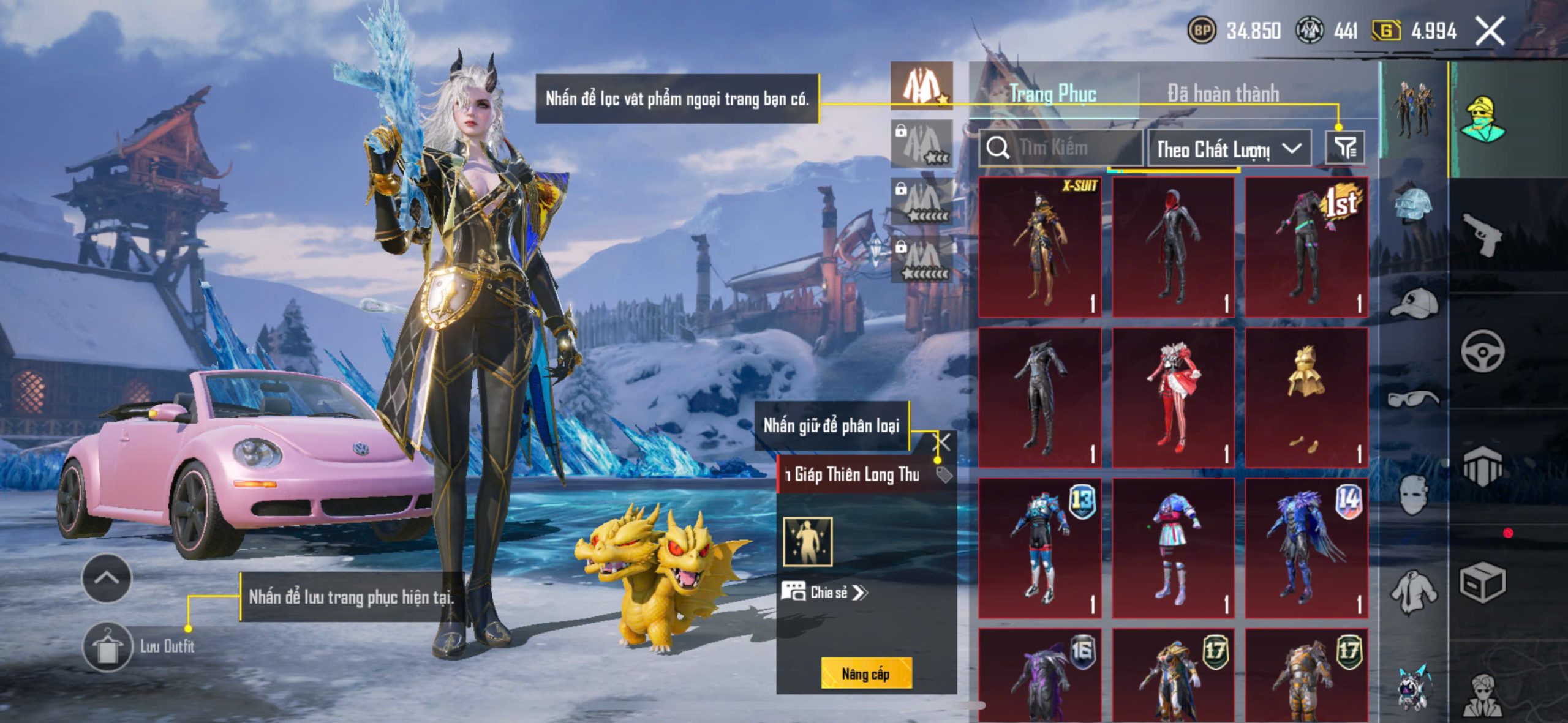Open the Theo Chất Lượng sort dropdown
This screenshot has width=1568, height=723.
[x=1229, y=149]
